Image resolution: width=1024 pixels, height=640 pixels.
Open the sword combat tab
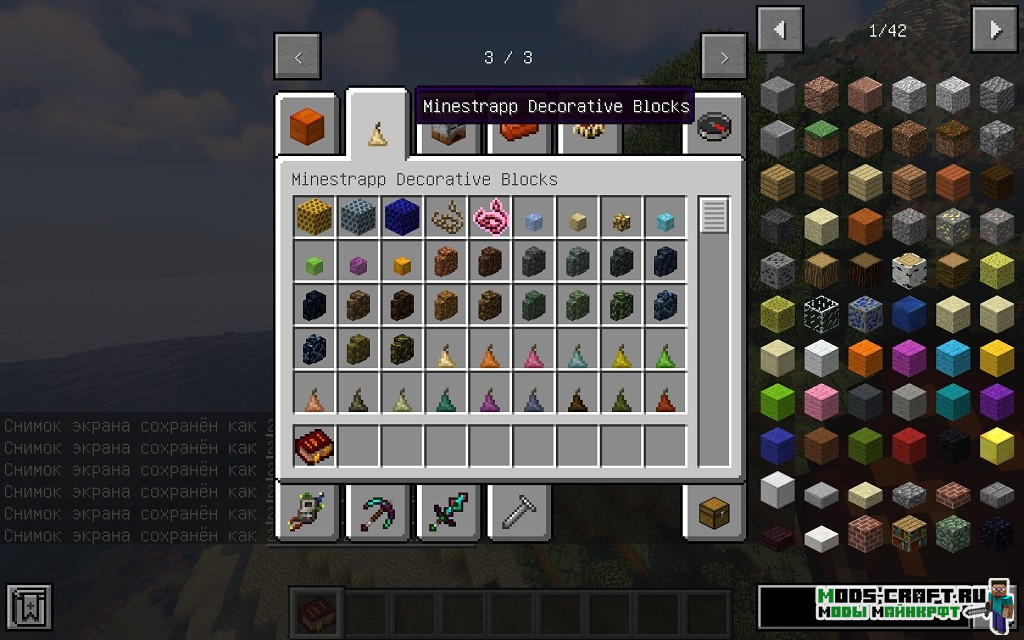pyautogui.click(x=447, y=514)
